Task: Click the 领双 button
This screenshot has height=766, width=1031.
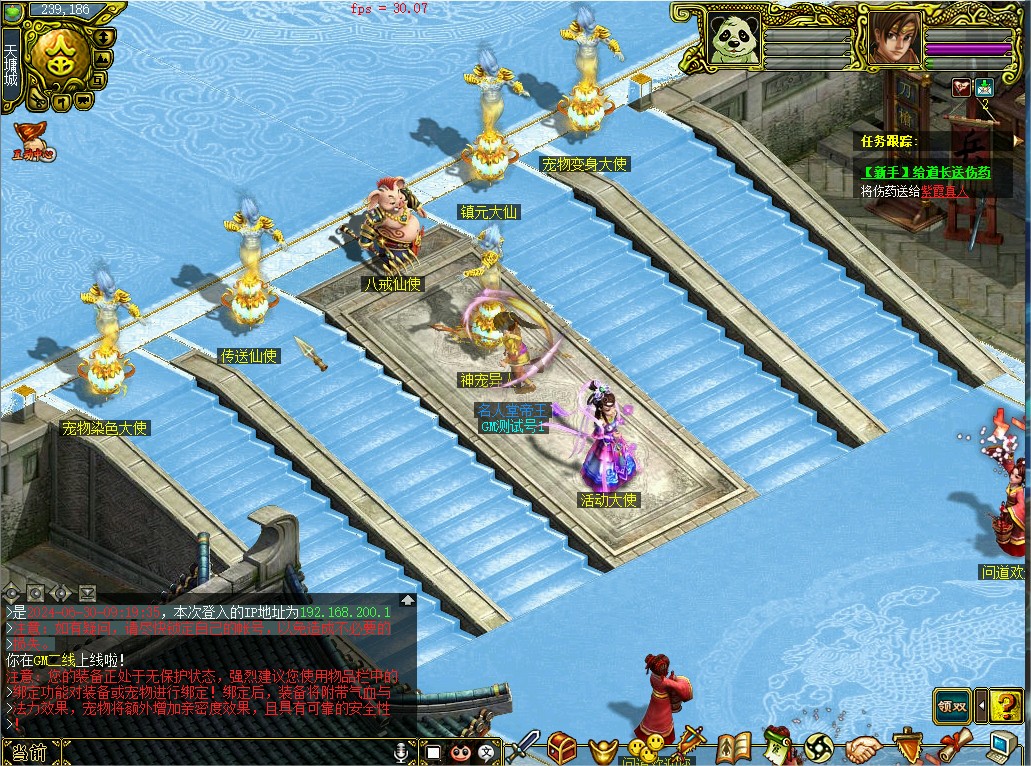Action: (x=953, y=705)
